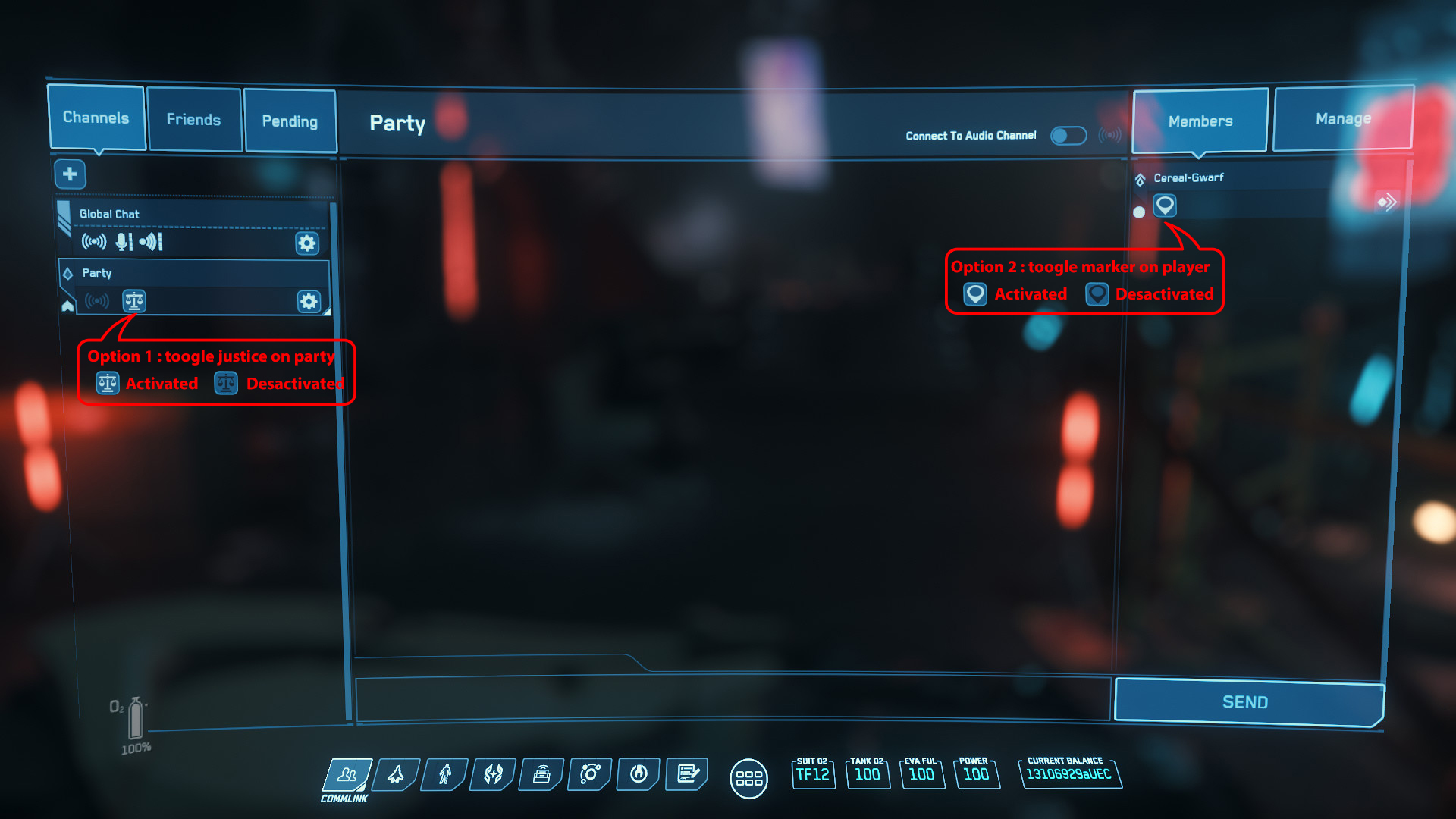Click the diamond expander beside Cereal-Gwarf
This screenshot has width=1456, height=819.
(1140, 177)
